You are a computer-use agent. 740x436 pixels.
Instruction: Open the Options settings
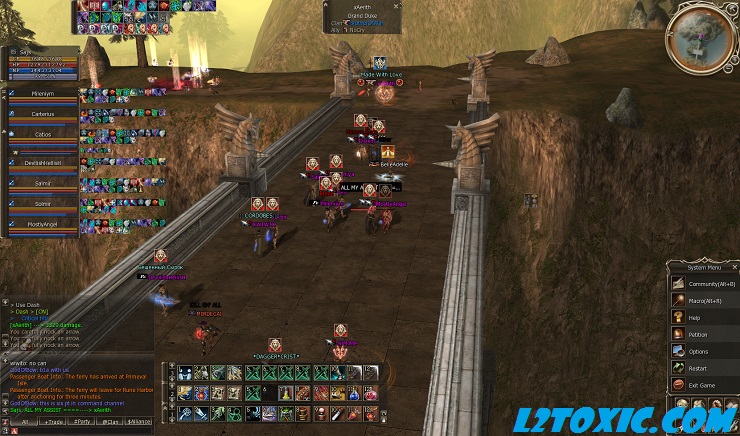[x=698, y=351]
